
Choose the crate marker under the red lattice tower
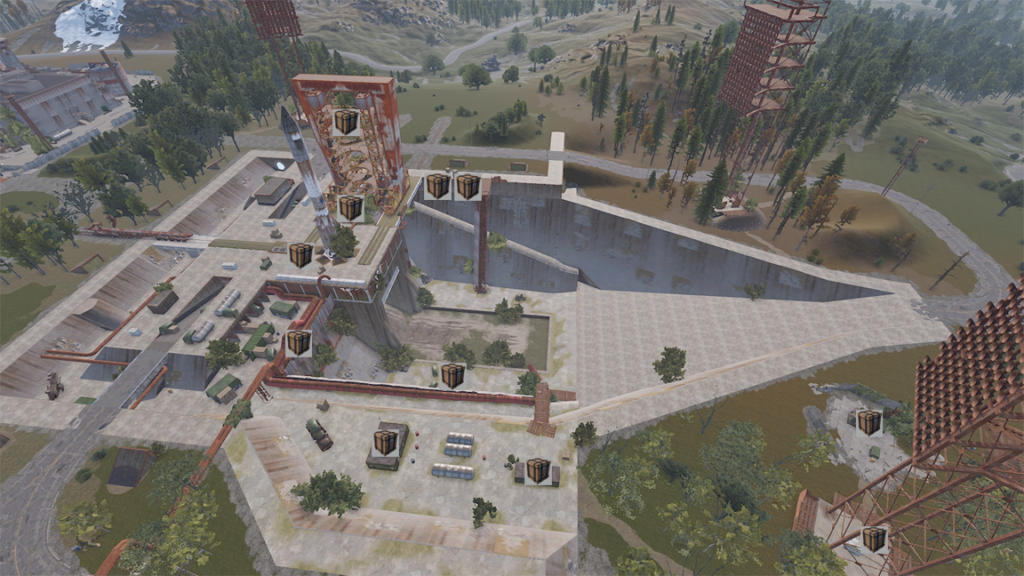pos(875,539)
